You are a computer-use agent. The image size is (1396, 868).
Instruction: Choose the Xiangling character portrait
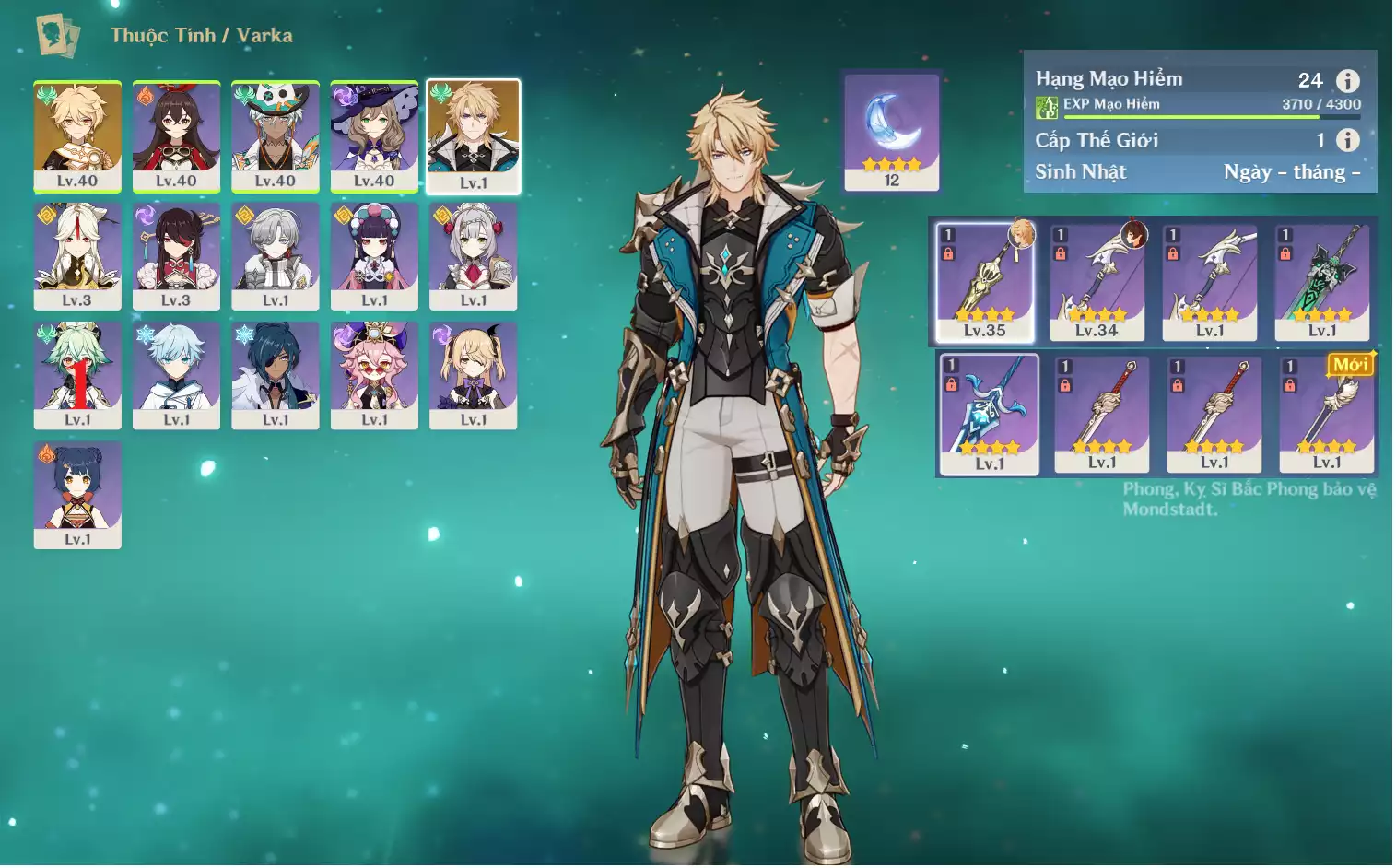click(77, 494)
